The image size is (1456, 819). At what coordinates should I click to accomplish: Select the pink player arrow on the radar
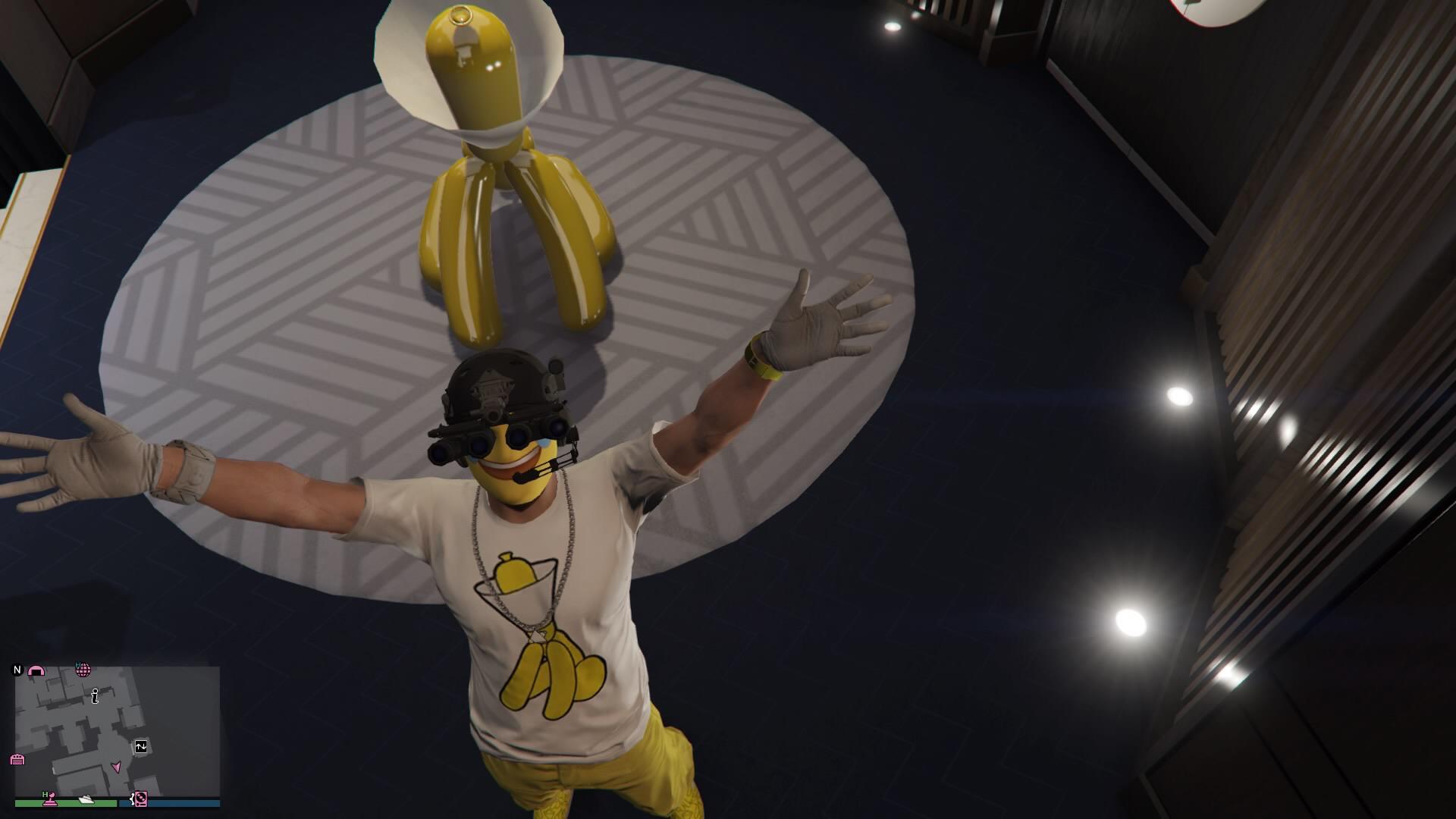[x=118, y=767]
